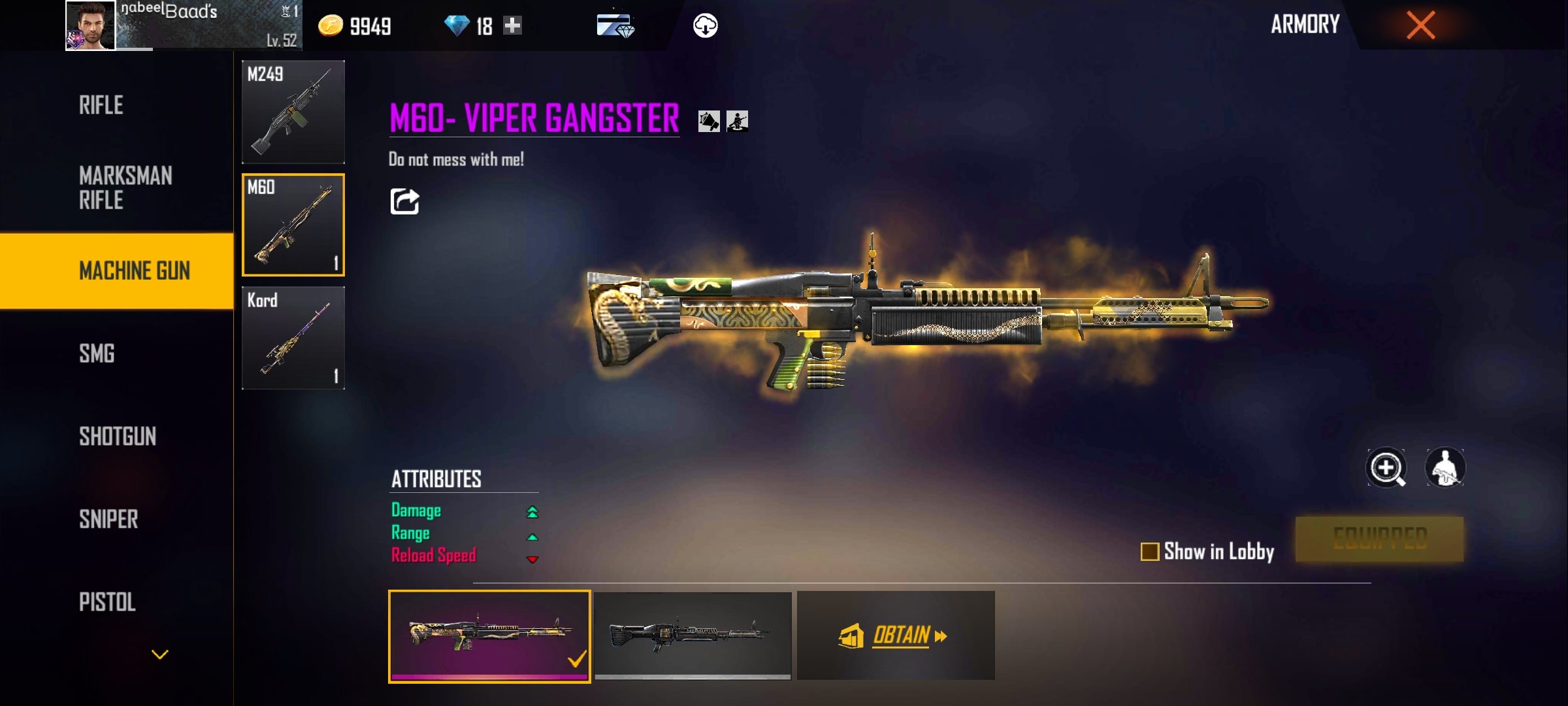Select the default black M60 skin thumbnail
Image resolution: width=1568 pixels, height=706 pixels.
tap(693, 635)
